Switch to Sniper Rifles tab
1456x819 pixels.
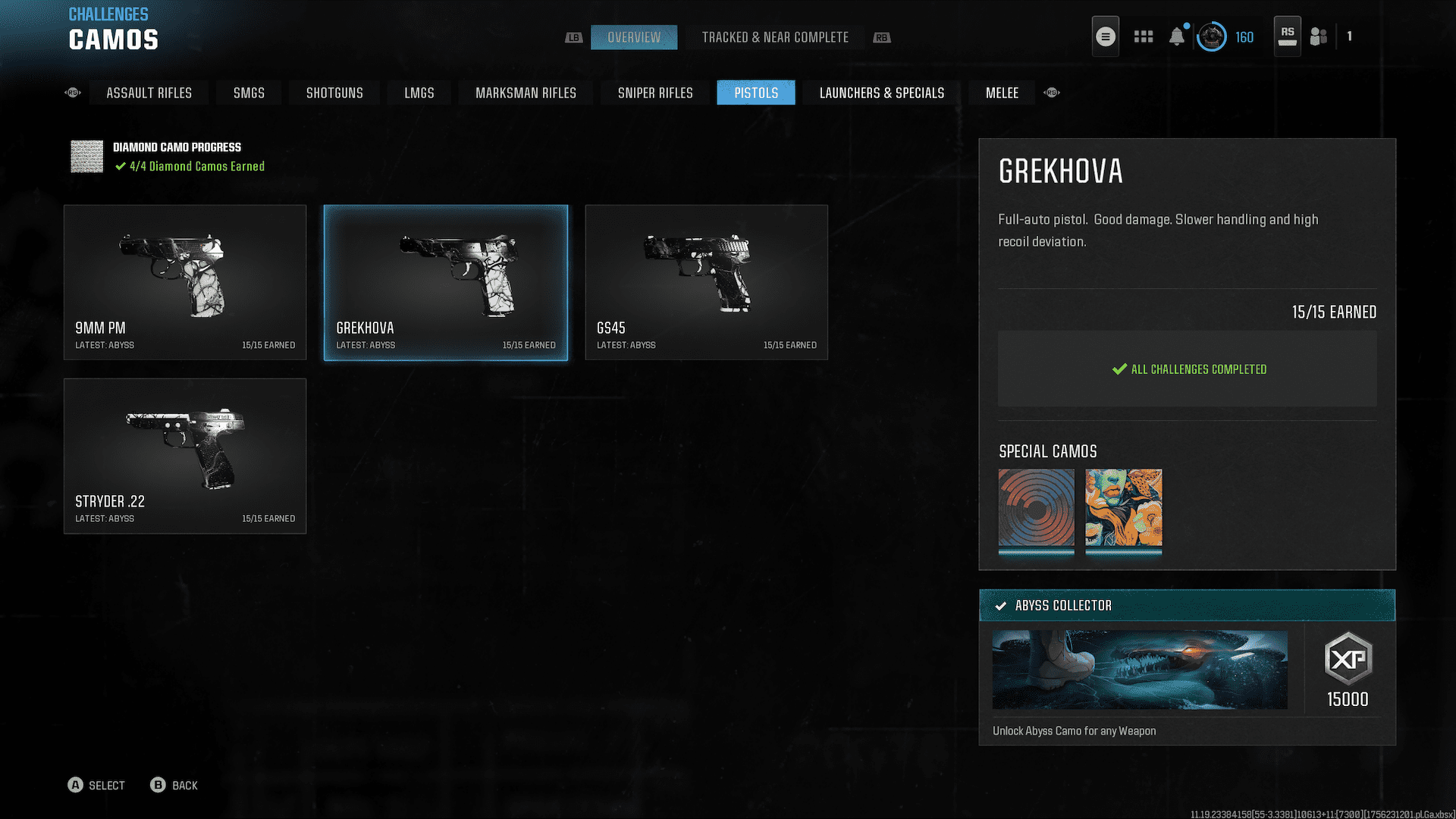point(655,93)
